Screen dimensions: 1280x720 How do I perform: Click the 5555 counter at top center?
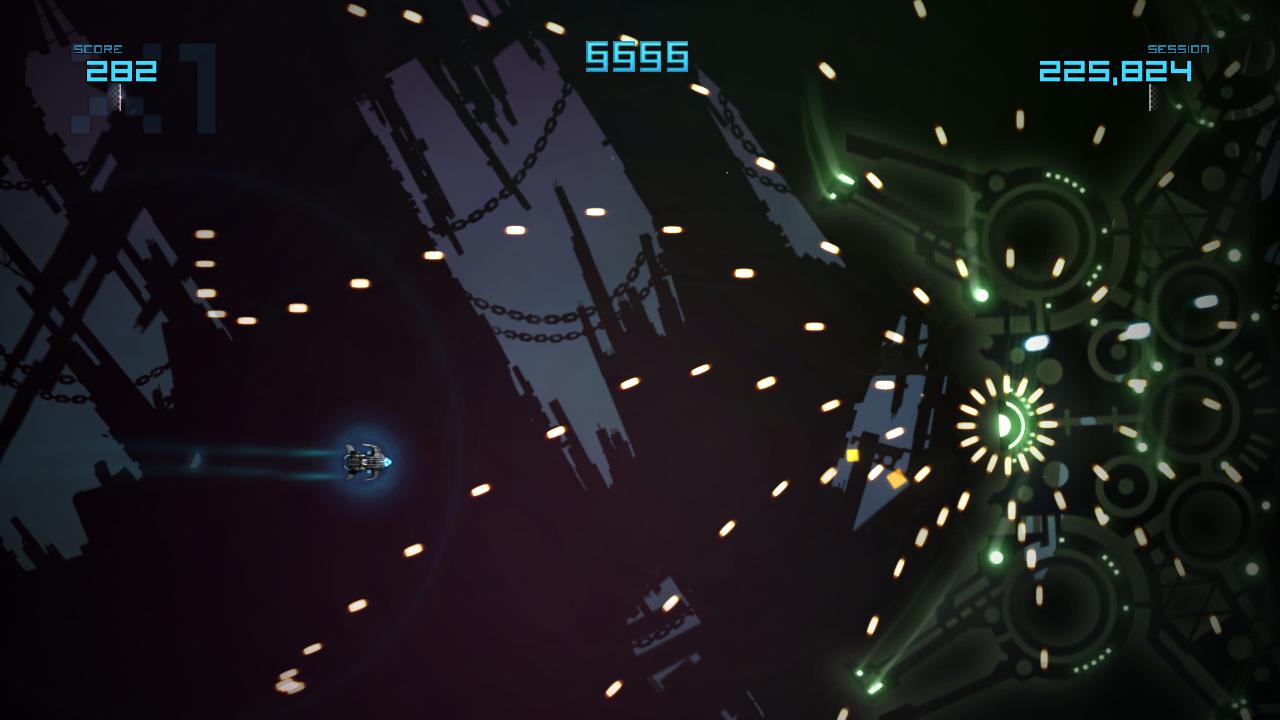click(x=637, y=58)
